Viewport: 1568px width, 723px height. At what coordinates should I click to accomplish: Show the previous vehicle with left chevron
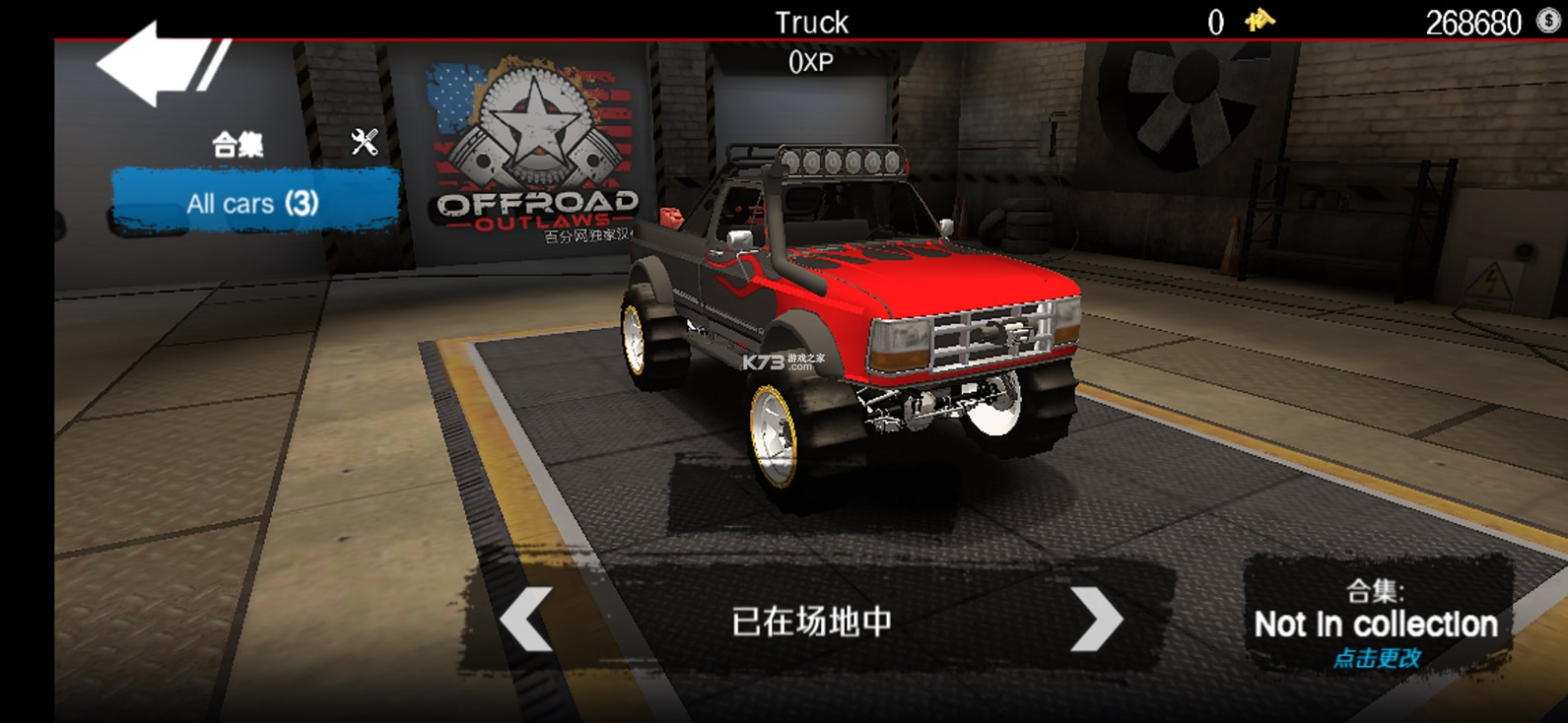point(526,621)
